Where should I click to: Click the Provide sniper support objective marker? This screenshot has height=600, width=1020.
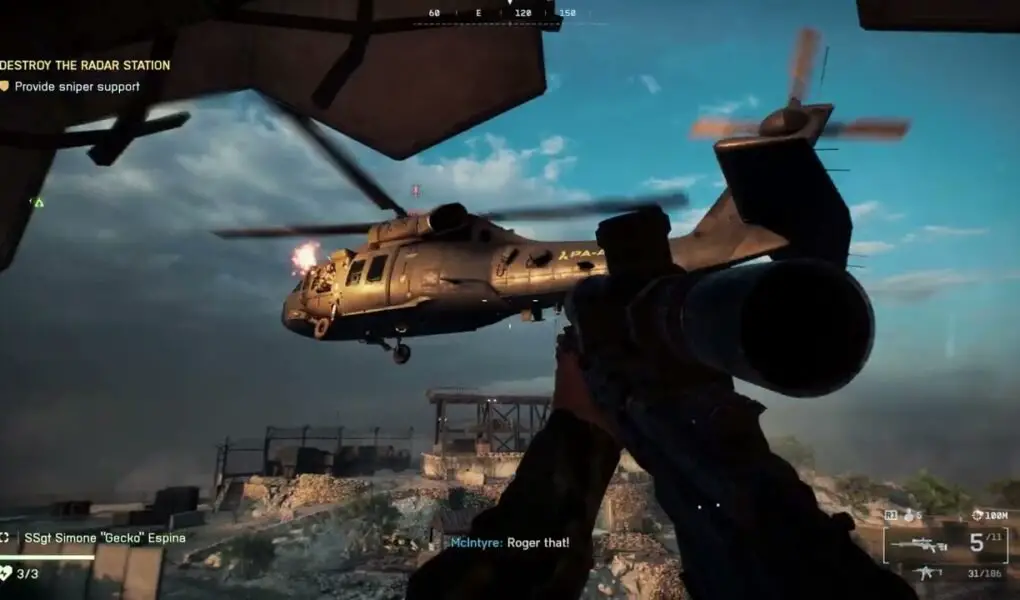point(4,87)
